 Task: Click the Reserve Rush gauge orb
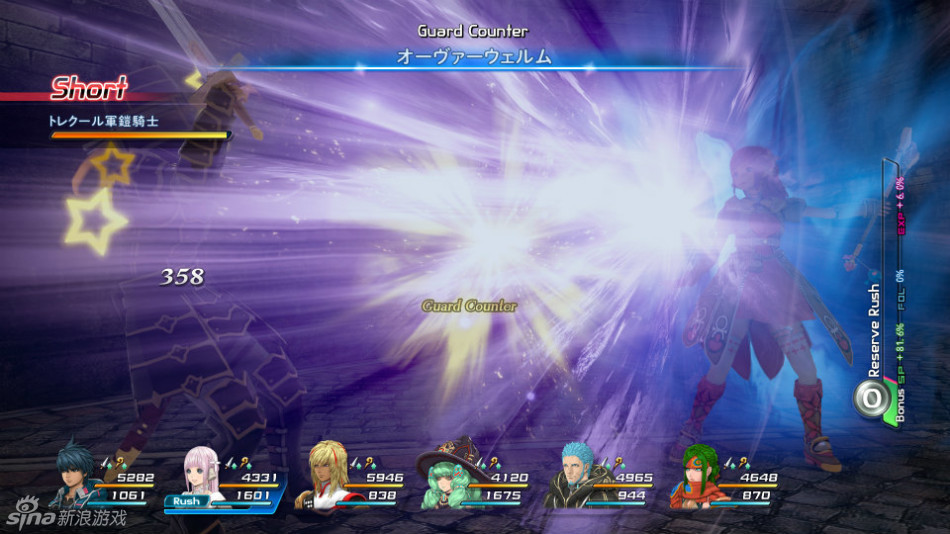click(x=871, y=397)
